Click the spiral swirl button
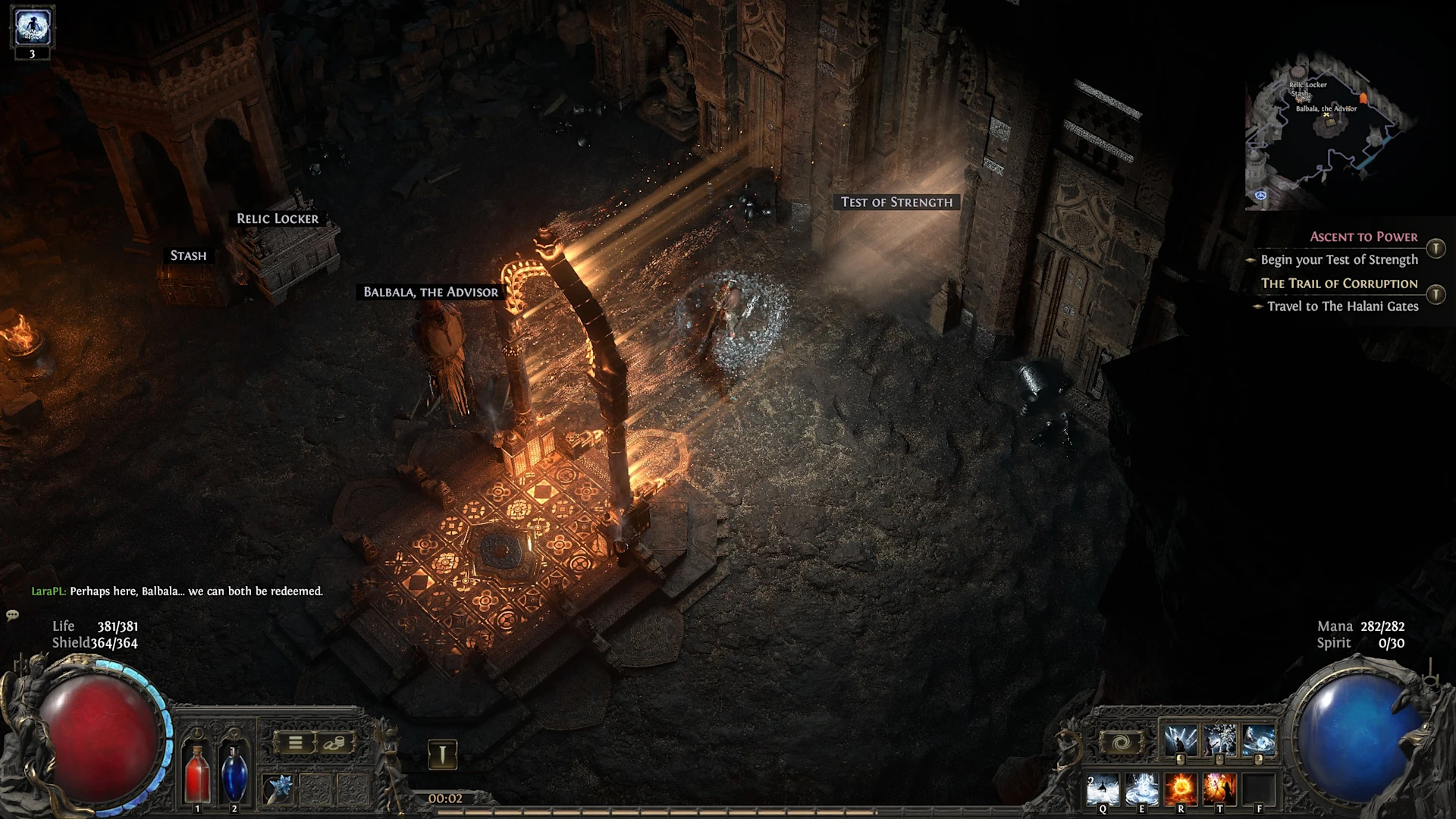Viewport: 1456px width, 819px height. click(x=1122, y=742)
